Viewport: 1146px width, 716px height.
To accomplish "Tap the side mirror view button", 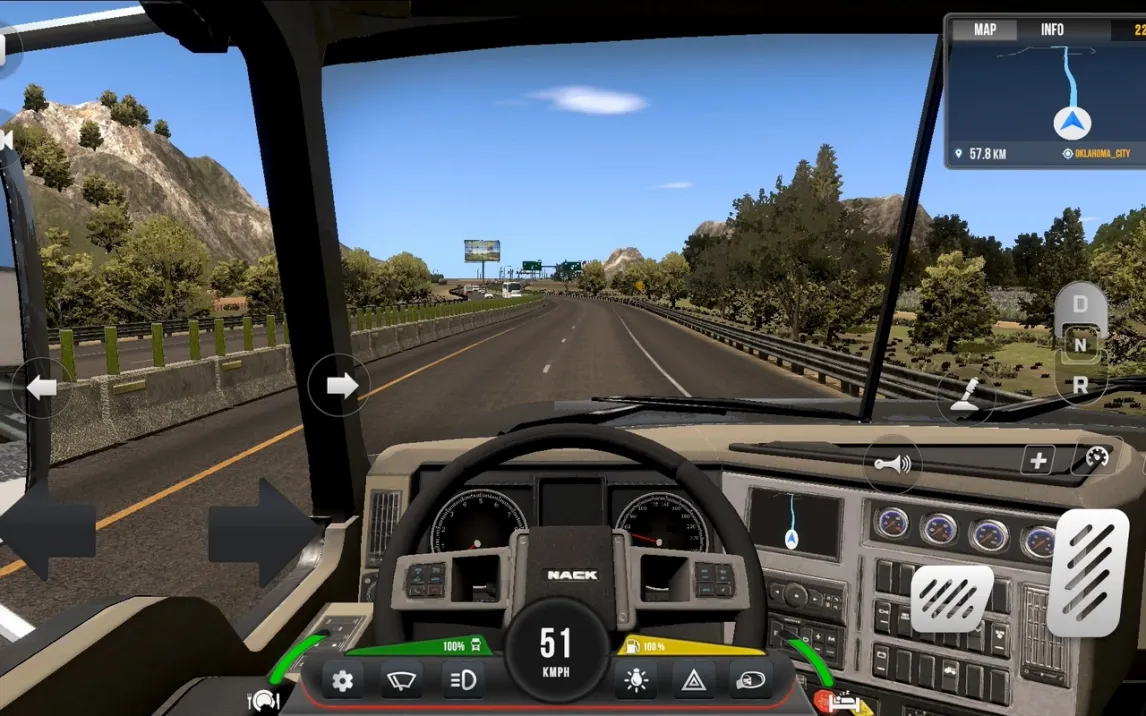I will pos(750,681).
